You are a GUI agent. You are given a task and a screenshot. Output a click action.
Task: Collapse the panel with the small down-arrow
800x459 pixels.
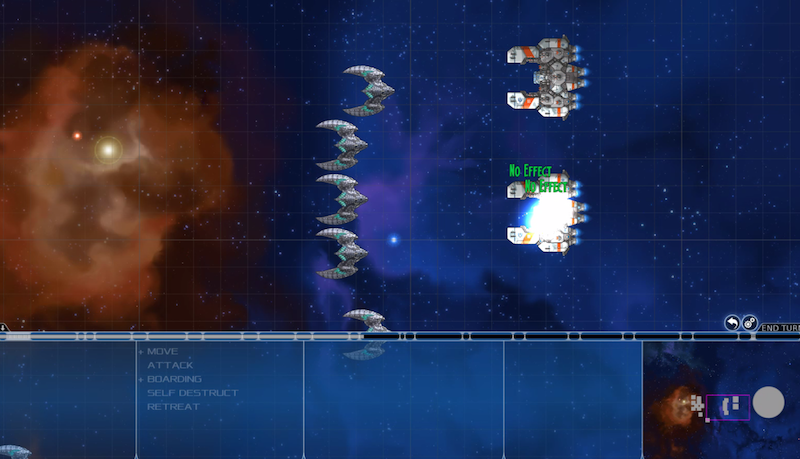coord(4,327)
